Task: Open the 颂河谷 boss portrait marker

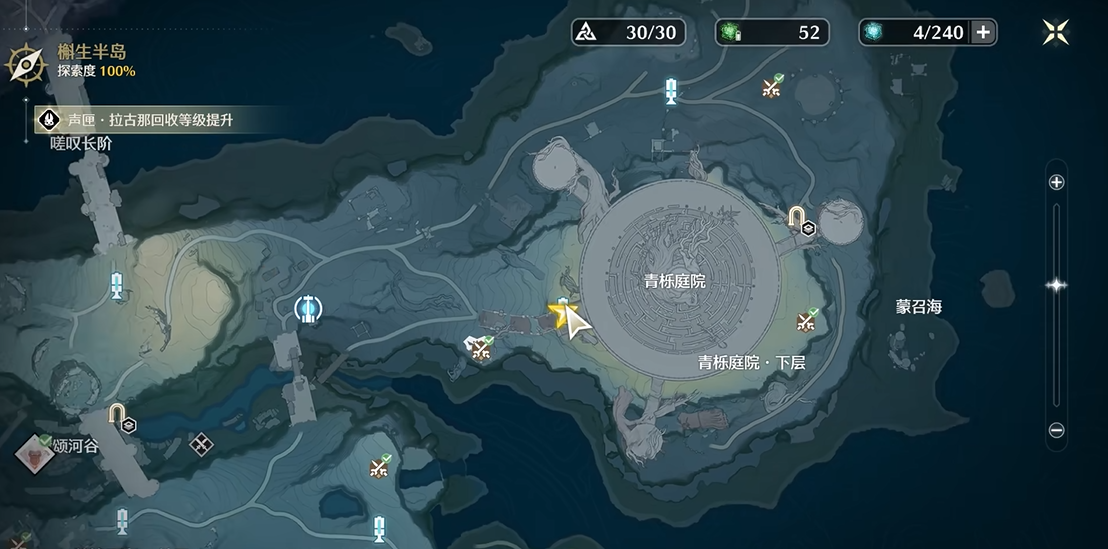Action: tap(32, 454)
